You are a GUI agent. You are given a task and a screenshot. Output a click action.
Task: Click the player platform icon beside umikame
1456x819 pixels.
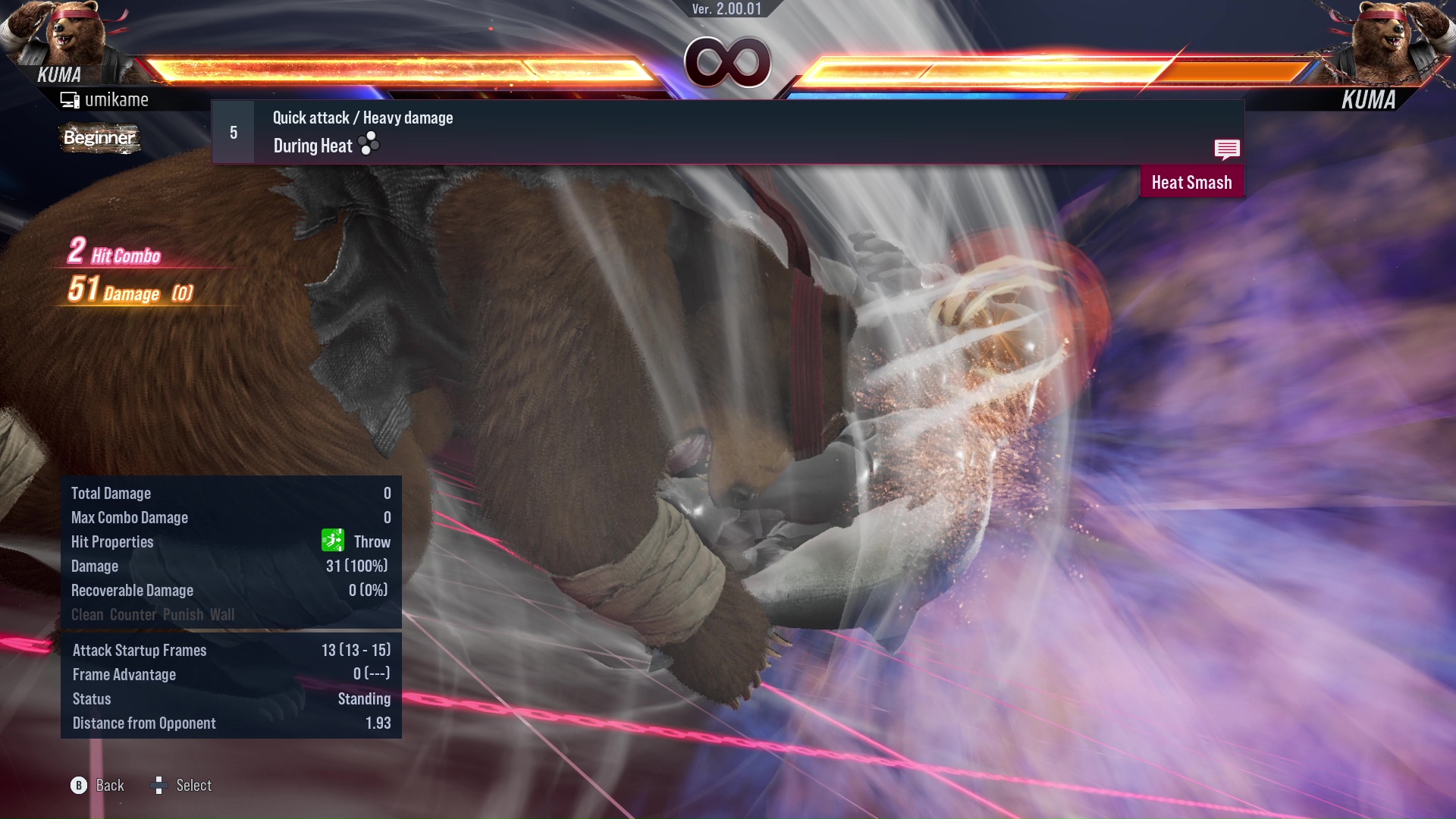pos(70,99)
